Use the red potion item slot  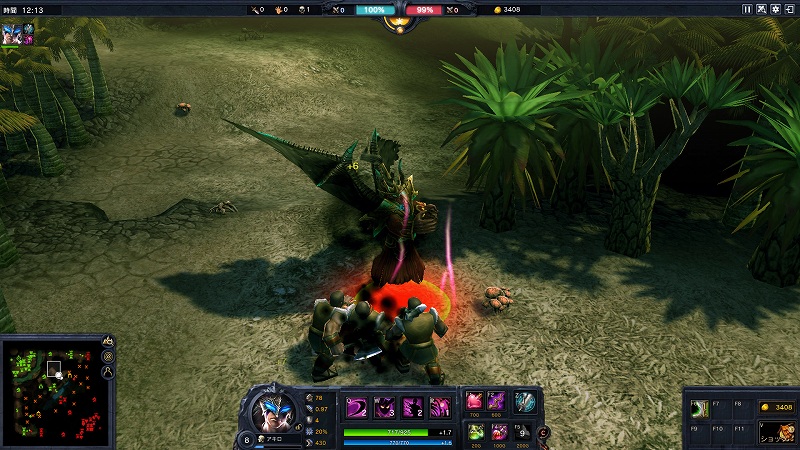coord(475,401)
